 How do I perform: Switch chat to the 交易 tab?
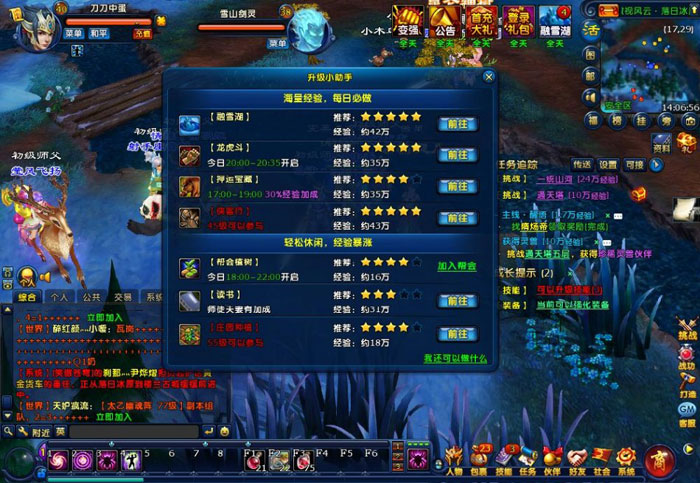click(x=122, y=297)
